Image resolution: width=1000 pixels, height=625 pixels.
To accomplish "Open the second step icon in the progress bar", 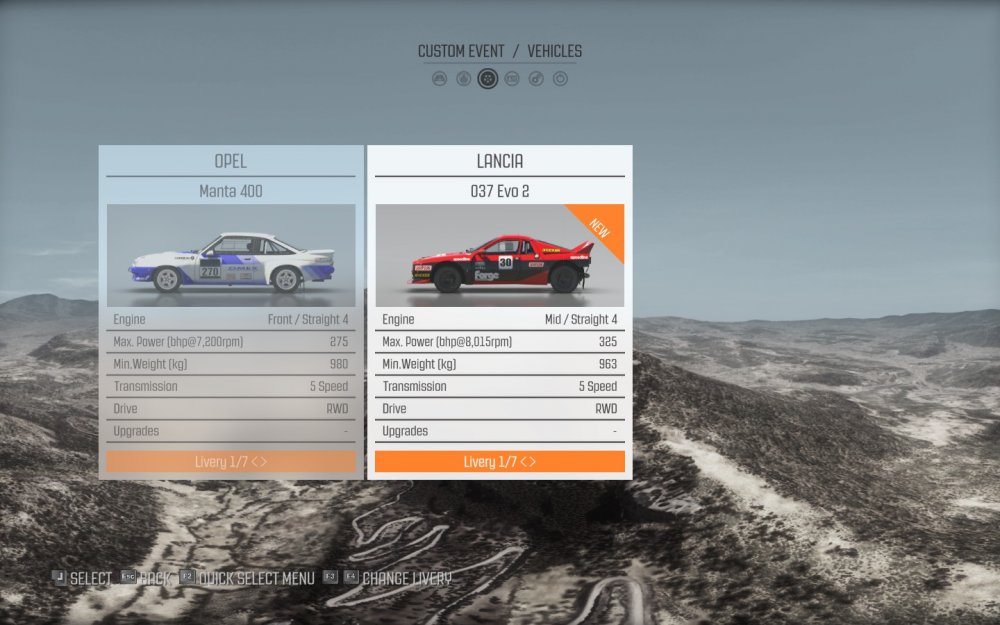I will point(463,78).
